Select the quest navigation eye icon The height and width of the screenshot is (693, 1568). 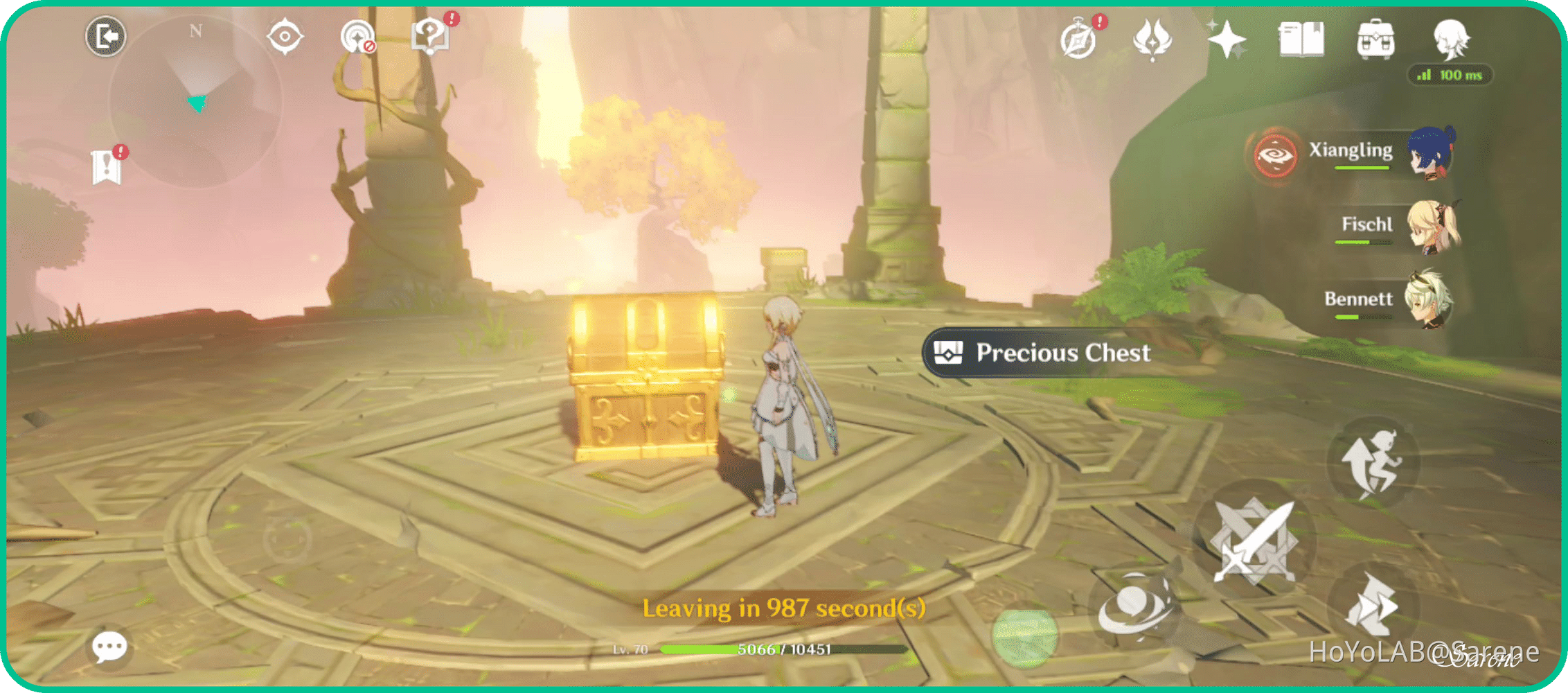point(285,36)
